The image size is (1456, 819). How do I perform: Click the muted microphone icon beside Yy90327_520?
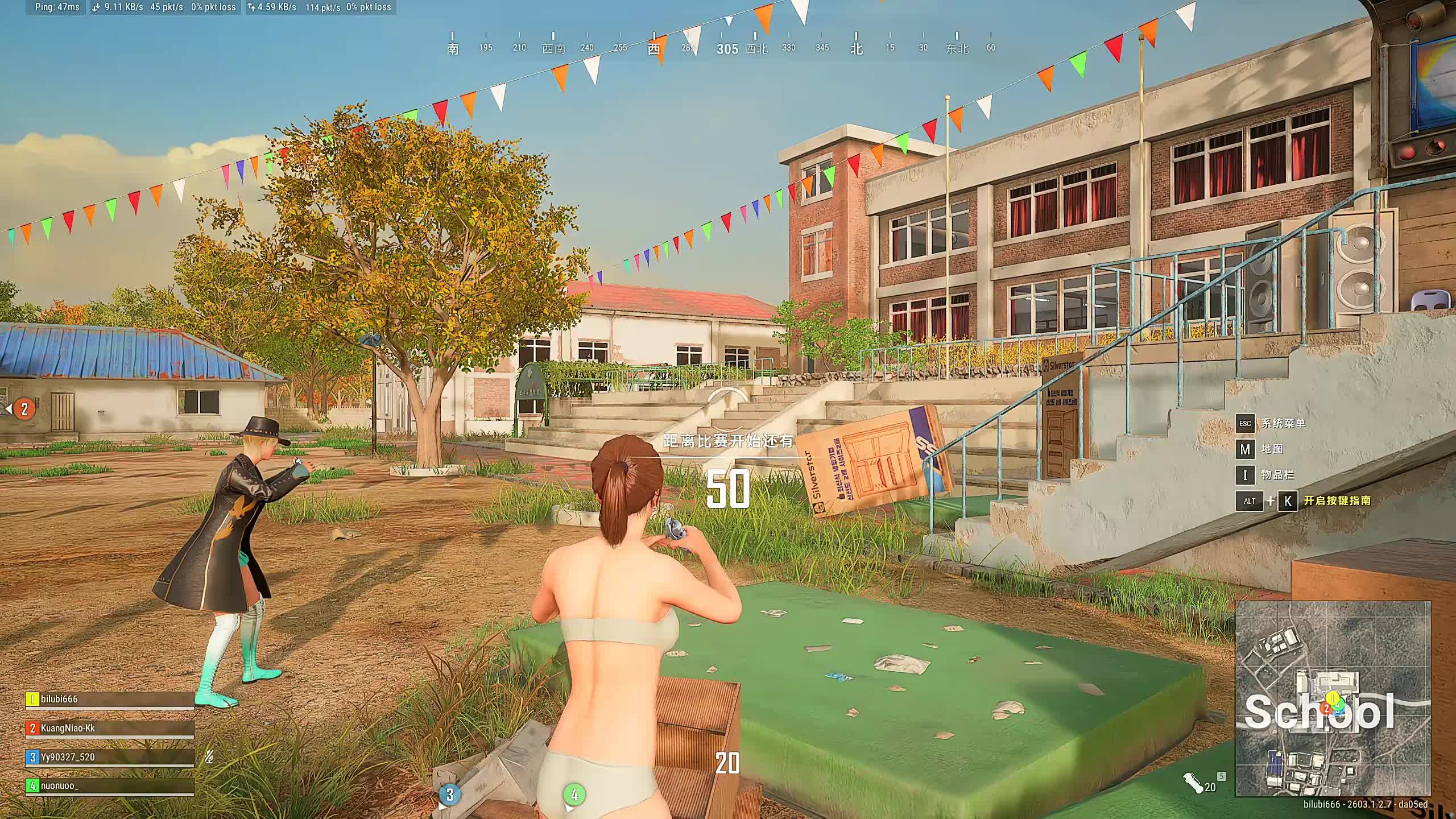pyautogui.click(x=209, y=757)
